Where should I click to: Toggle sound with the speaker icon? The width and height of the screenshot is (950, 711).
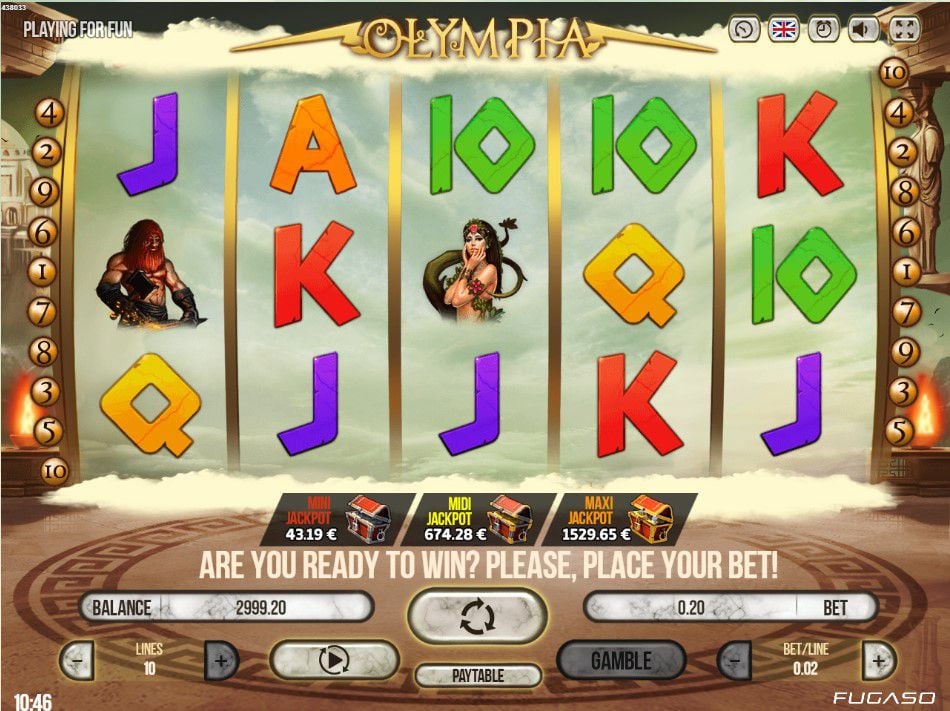tap(864, 29)
